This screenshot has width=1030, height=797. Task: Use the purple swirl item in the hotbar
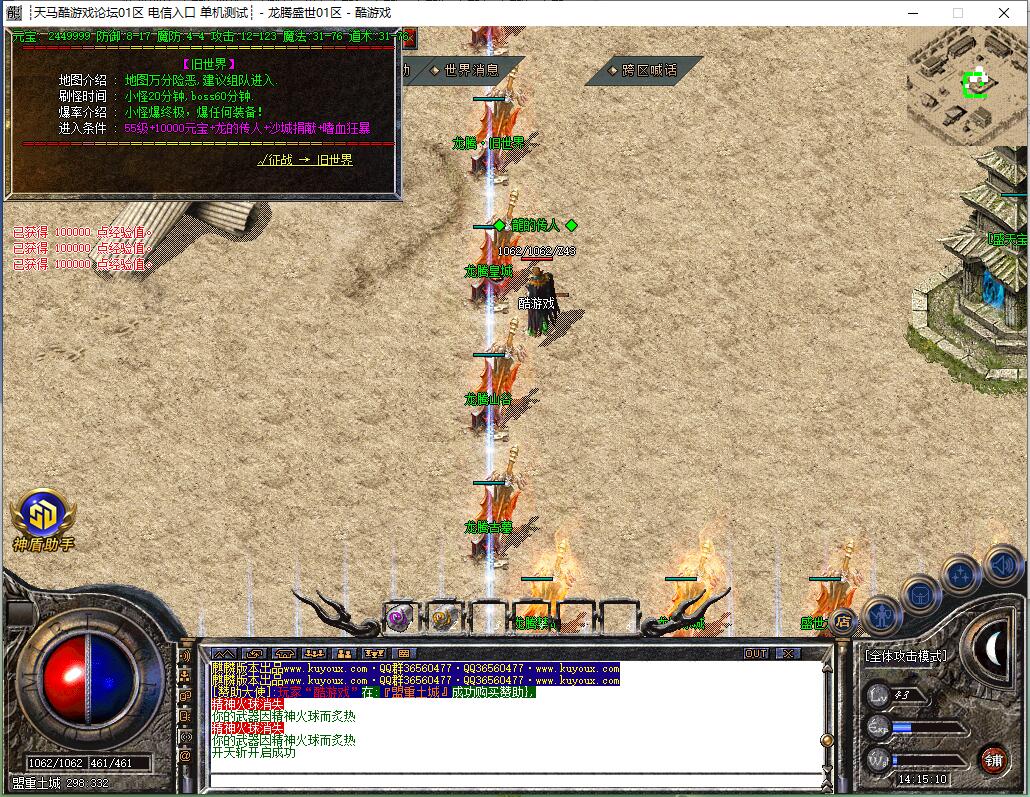tap(401, 618)
